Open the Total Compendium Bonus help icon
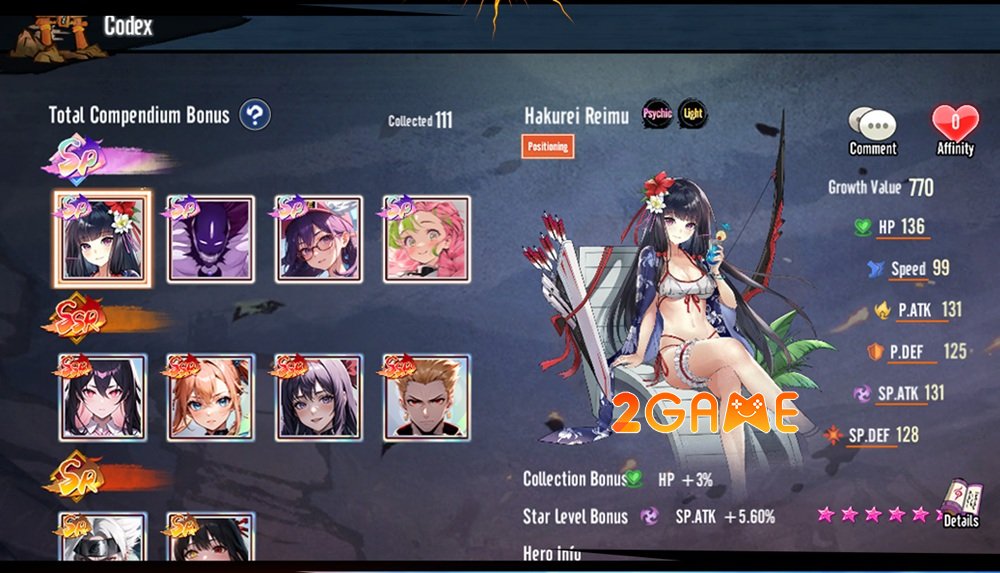 pyautogui.click(x=255, y=115)
